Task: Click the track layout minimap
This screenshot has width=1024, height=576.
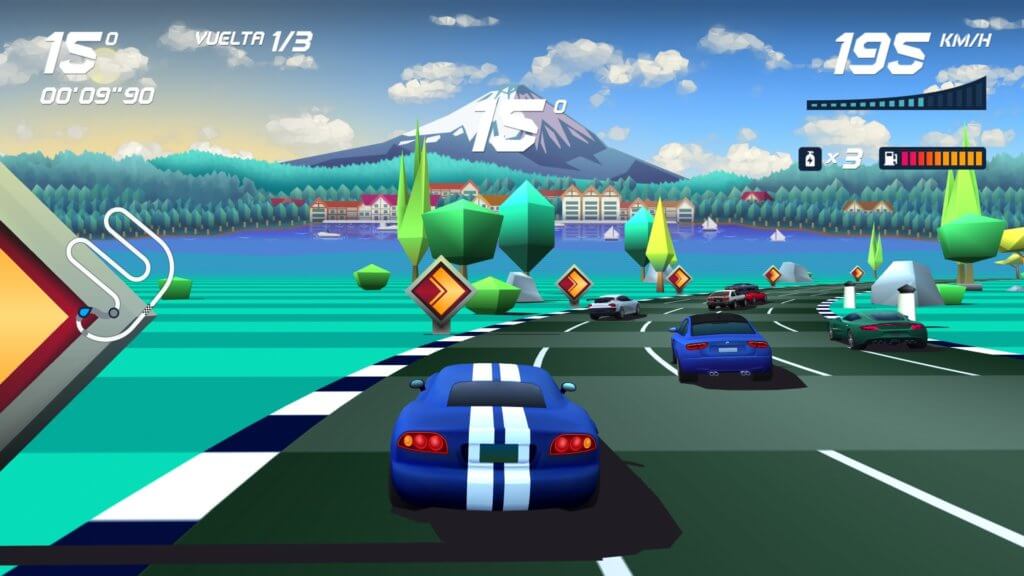Action: [x=118, y=272]
